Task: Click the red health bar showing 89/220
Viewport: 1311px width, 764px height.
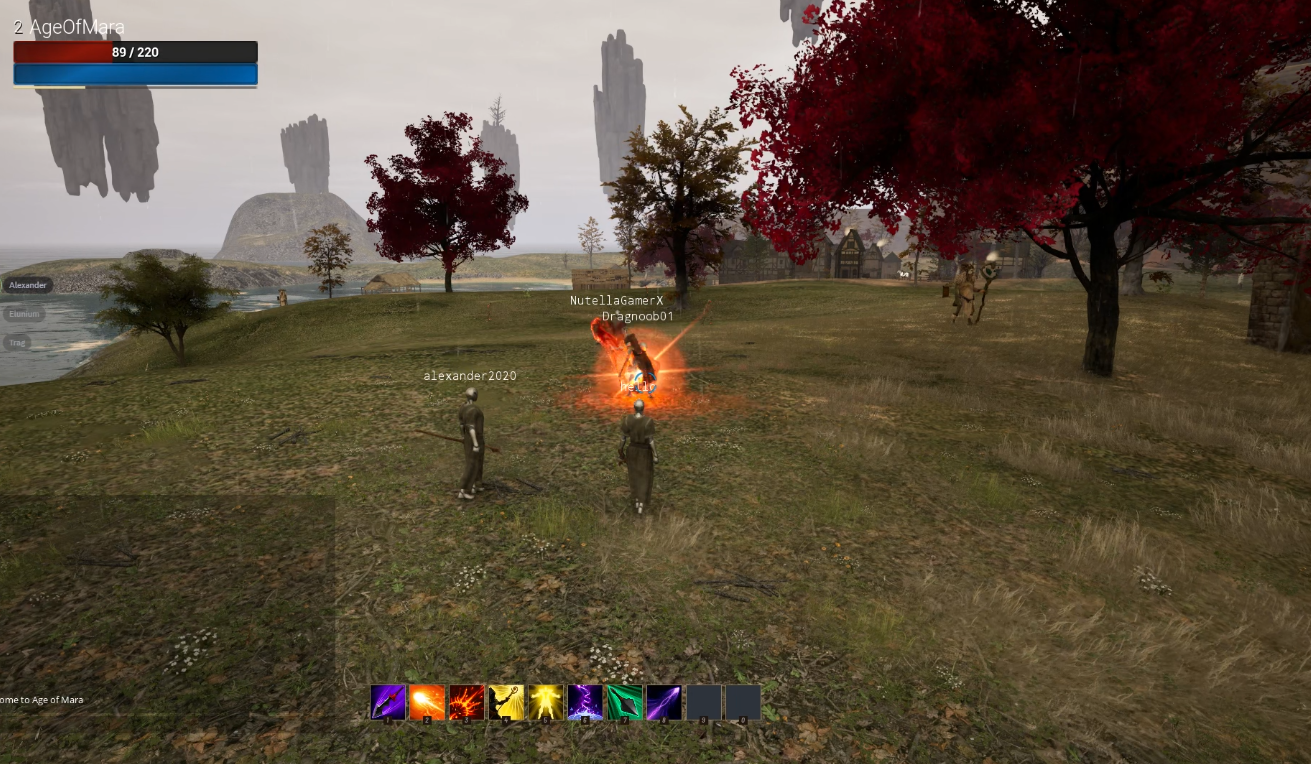Action: point(135,51)
